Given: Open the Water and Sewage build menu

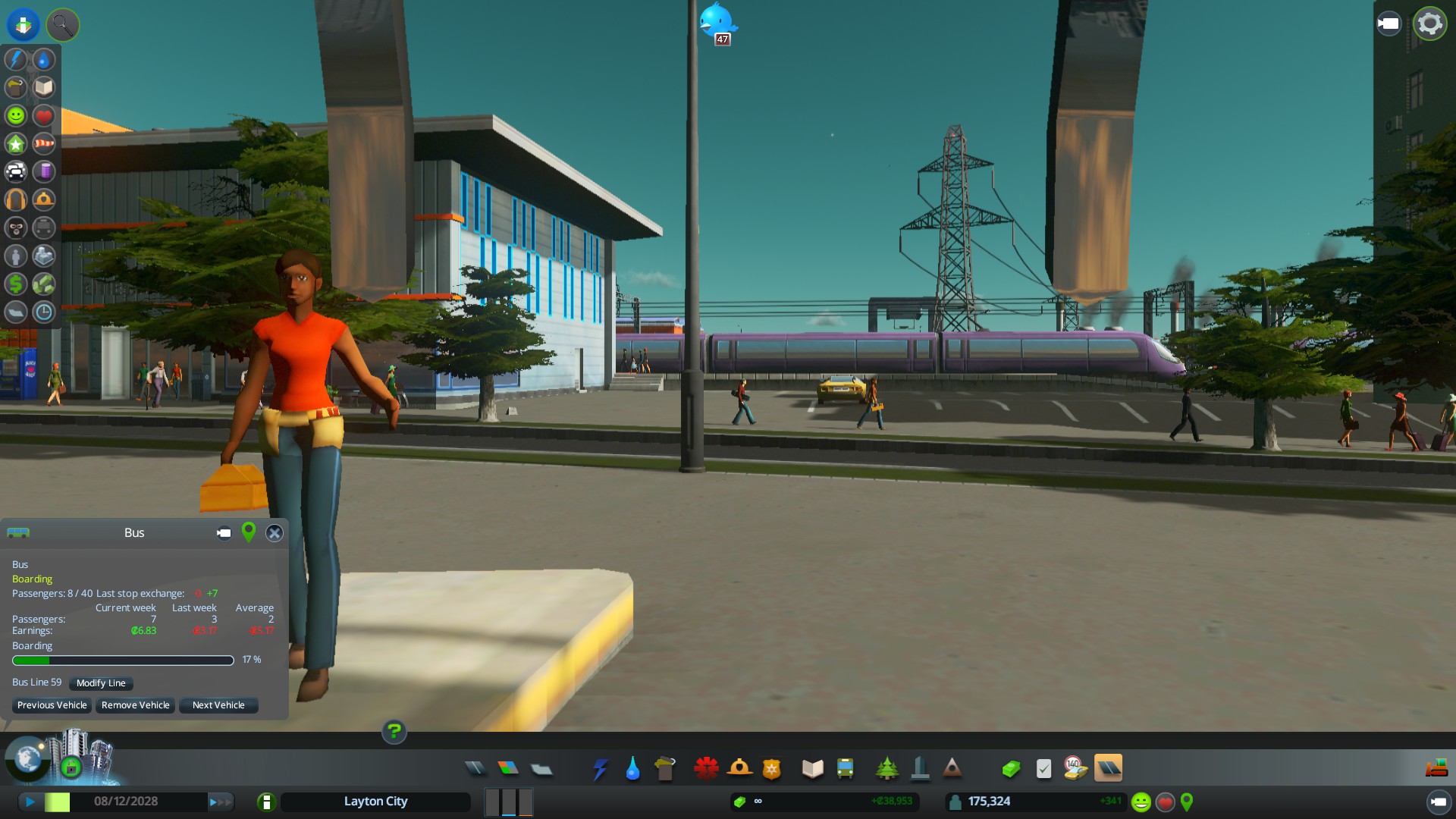Looking at the screenshot, I should [x=632, y=769].
